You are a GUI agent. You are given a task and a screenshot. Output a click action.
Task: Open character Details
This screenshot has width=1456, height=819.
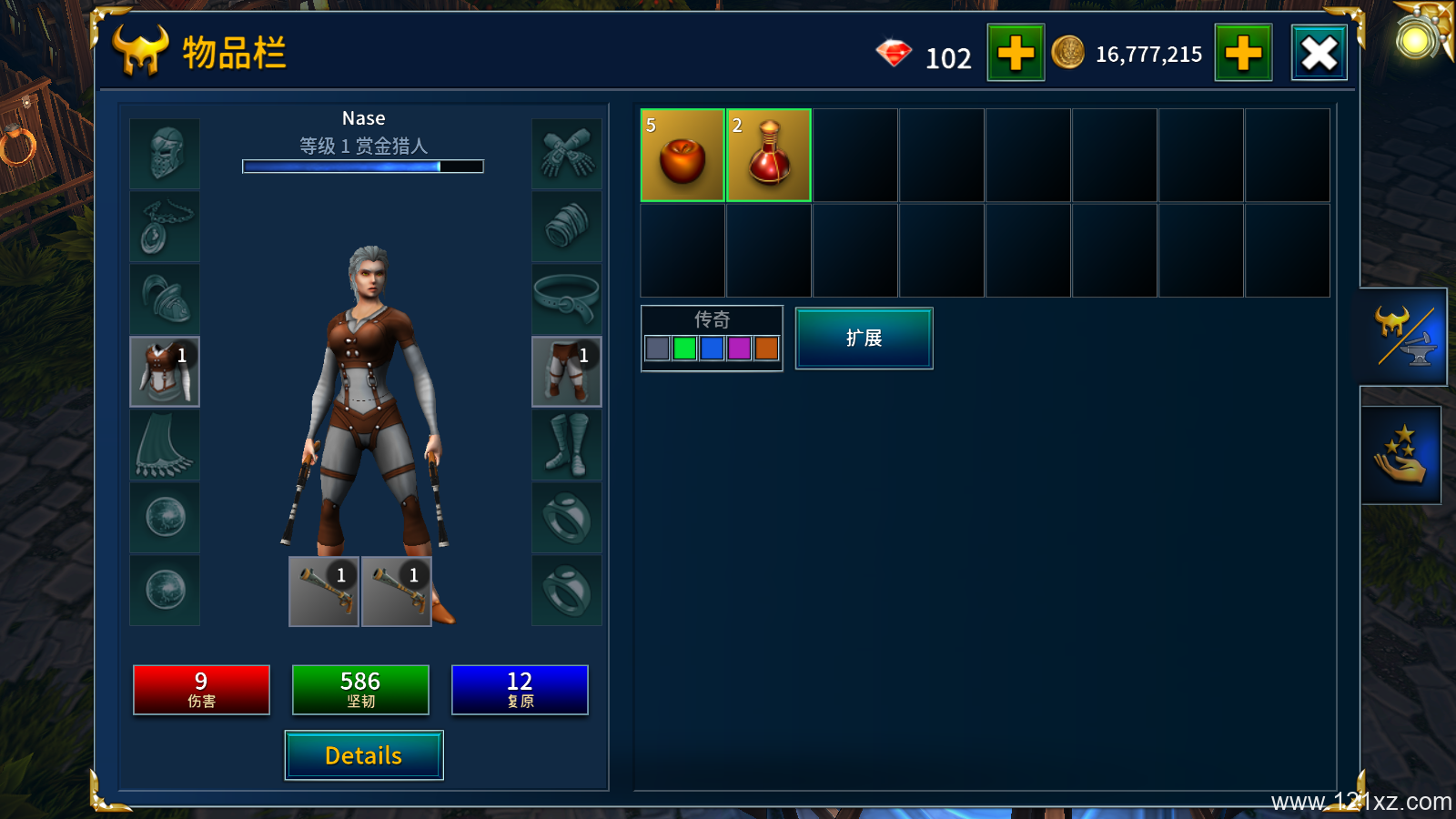[364, 755]
